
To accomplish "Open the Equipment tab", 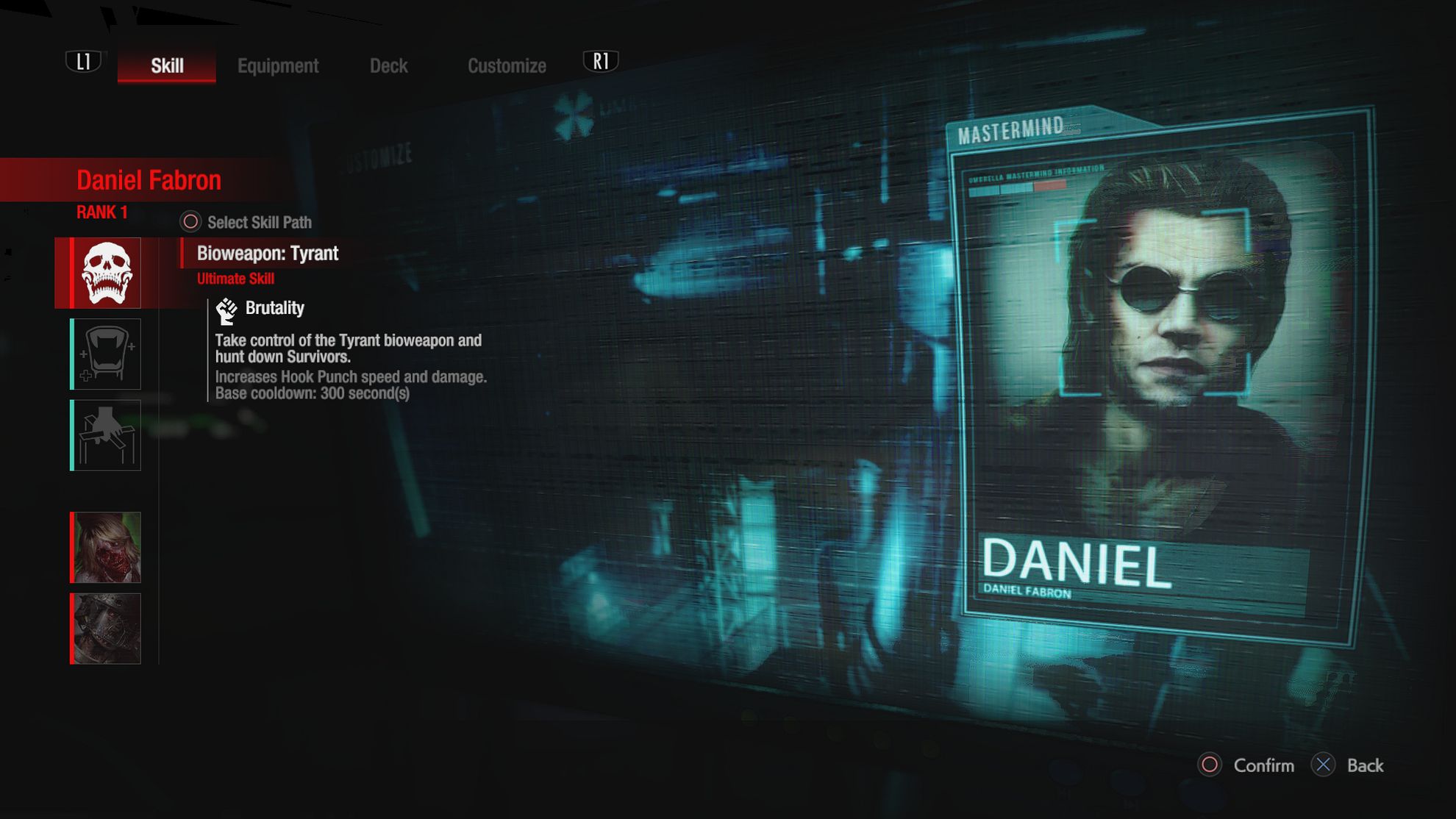I will tap(278, 65).
